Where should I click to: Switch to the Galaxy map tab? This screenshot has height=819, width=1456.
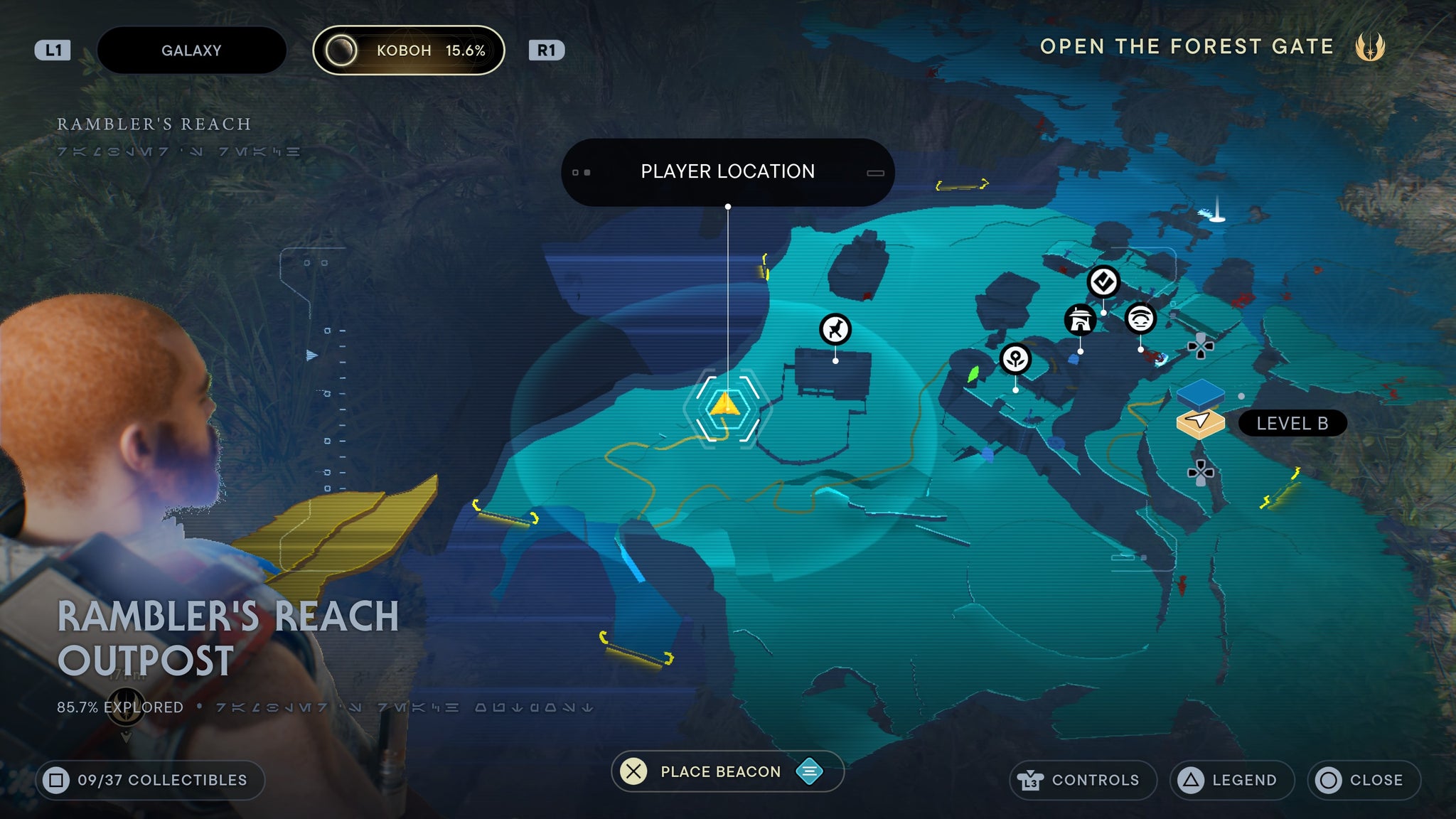click(191, 50)
